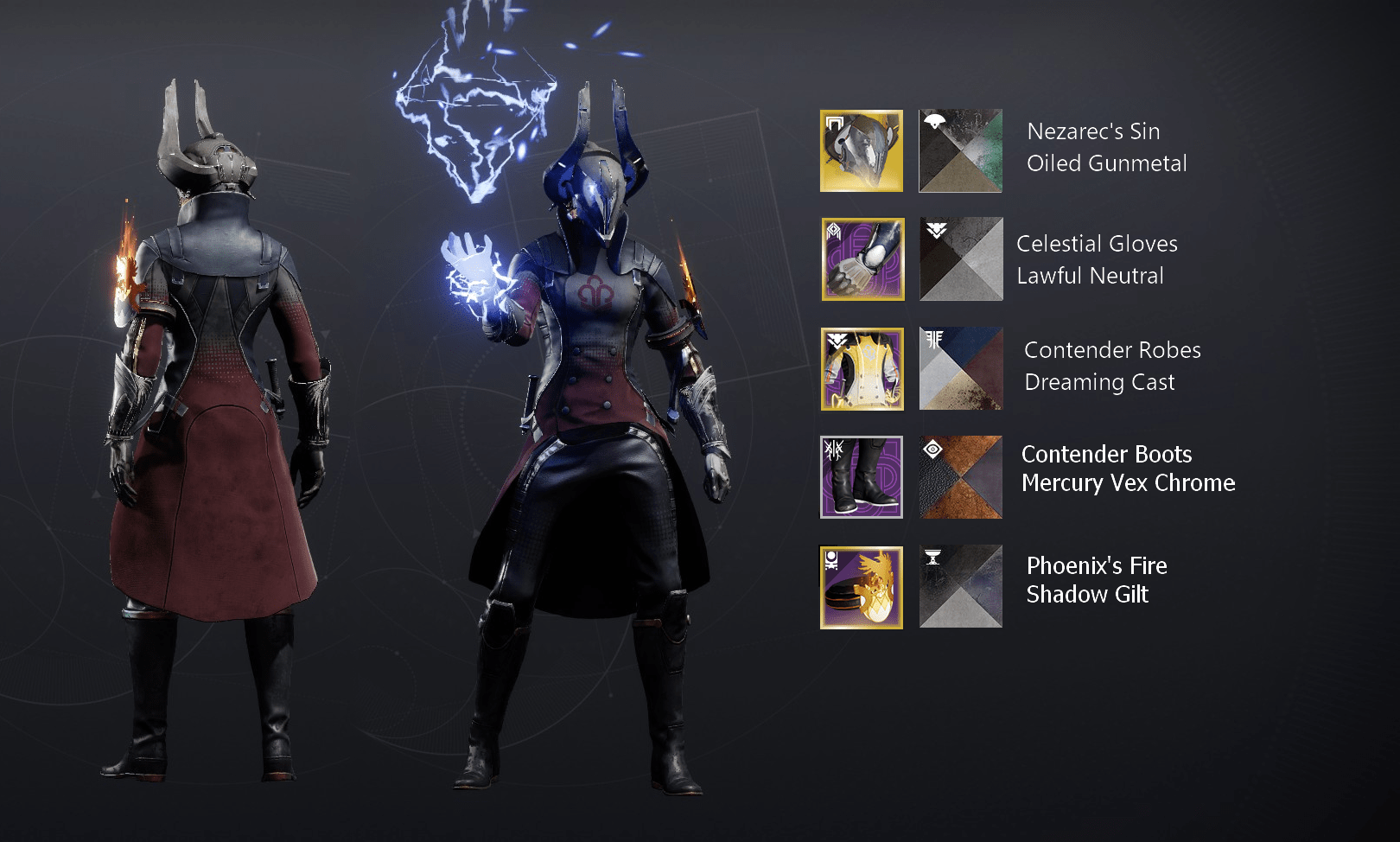Select the Mercury Vex Chrome shader swatch
The width and height of the screenshot is (1400, 842).
tap(959, 476)
